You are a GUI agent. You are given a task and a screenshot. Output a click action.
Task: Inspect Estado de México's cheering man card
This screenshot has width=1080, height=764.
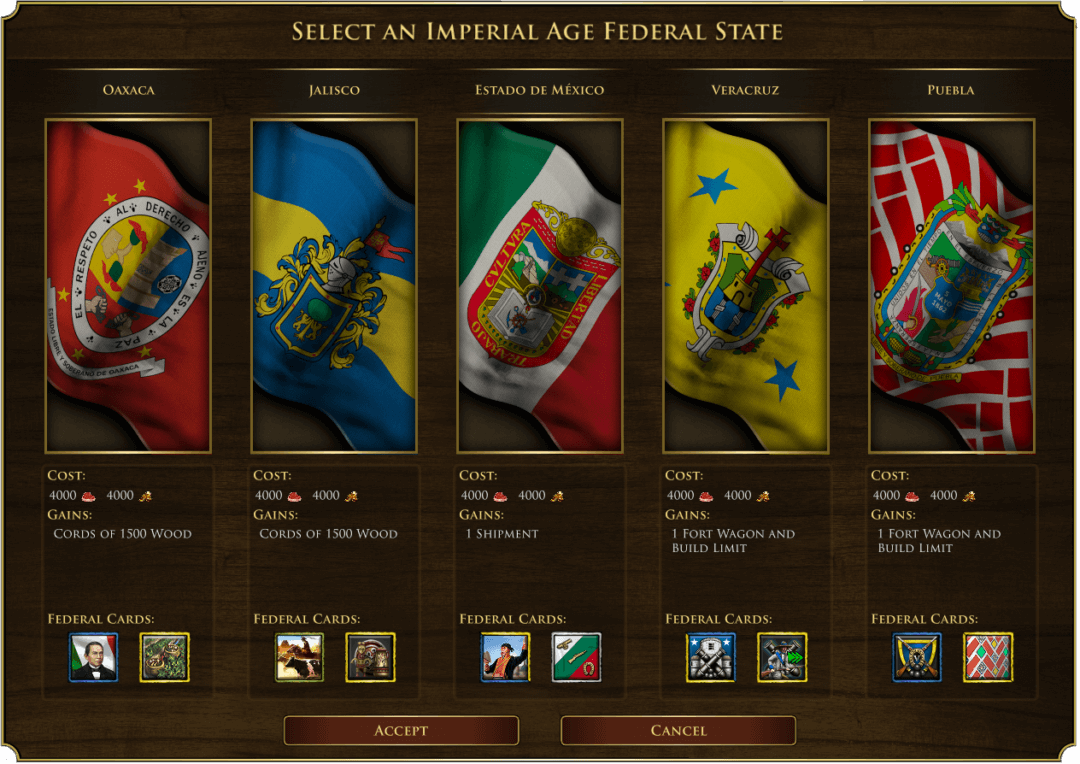click(x=505, y=657)
